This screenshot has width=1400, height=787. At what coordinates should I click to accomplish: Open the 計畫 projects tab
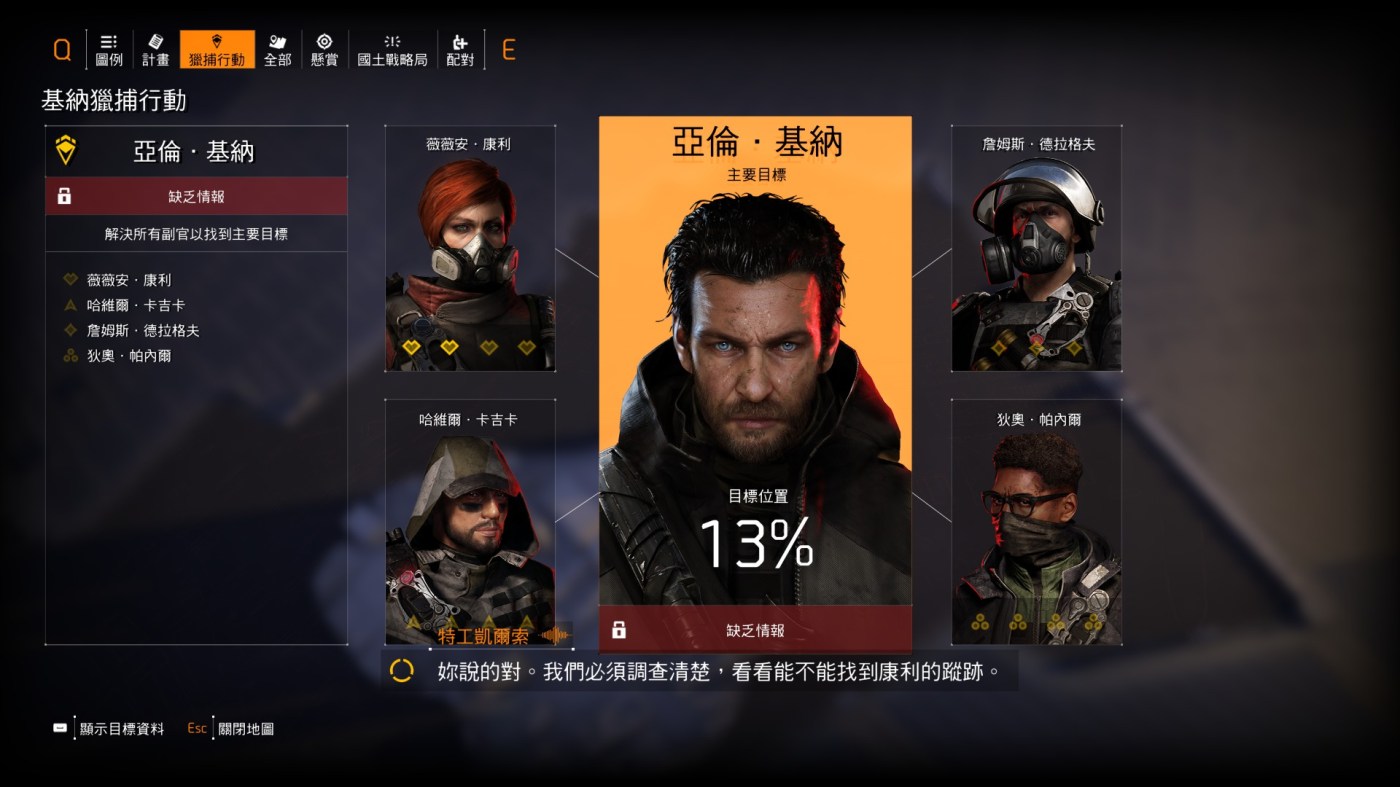[x=156, y=49]
